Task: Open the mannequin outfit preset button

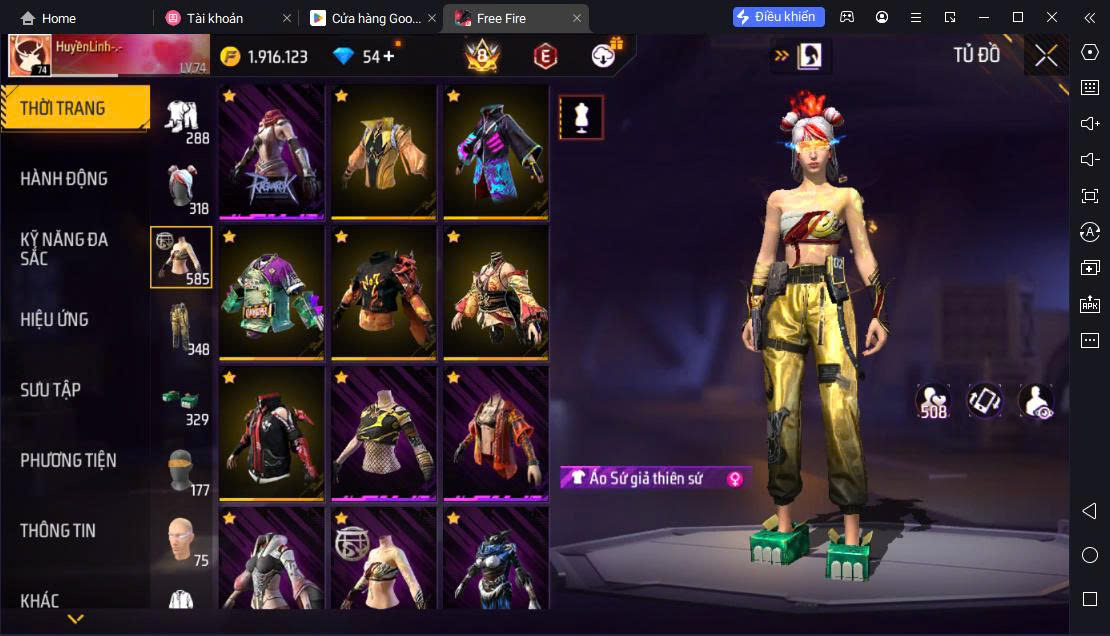Action: (581, 118)
